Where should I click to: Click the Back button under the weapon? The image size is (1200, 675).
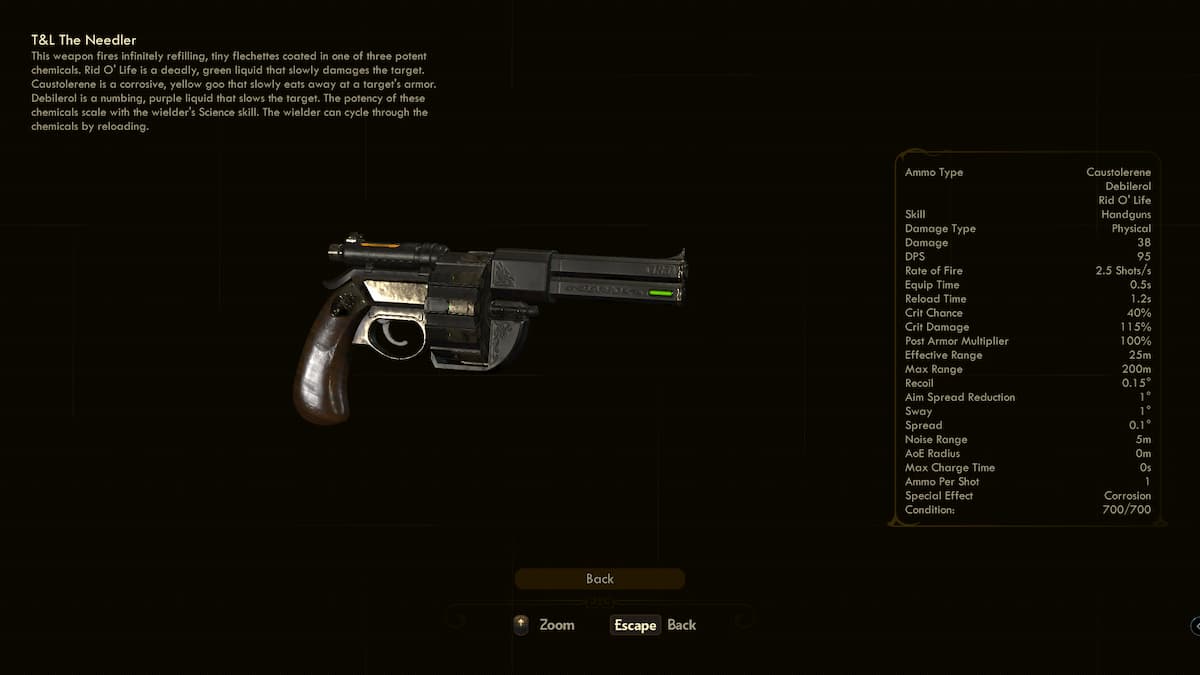[x=600, y=579]
